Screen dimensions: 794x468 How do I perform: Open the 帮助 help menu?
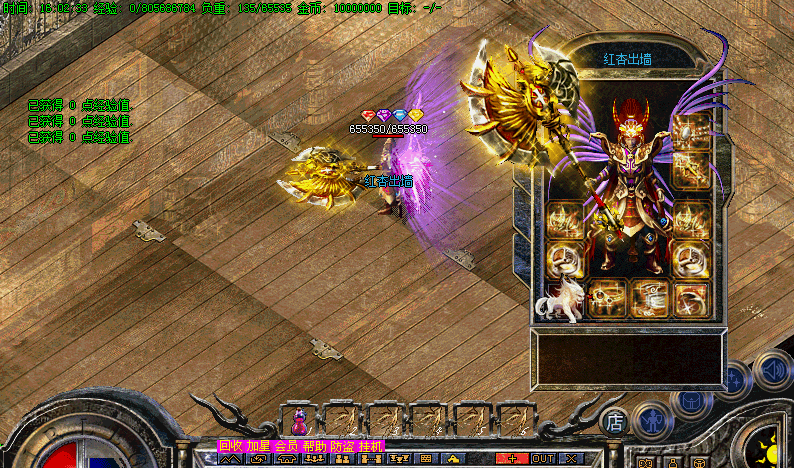pos(315,446)
